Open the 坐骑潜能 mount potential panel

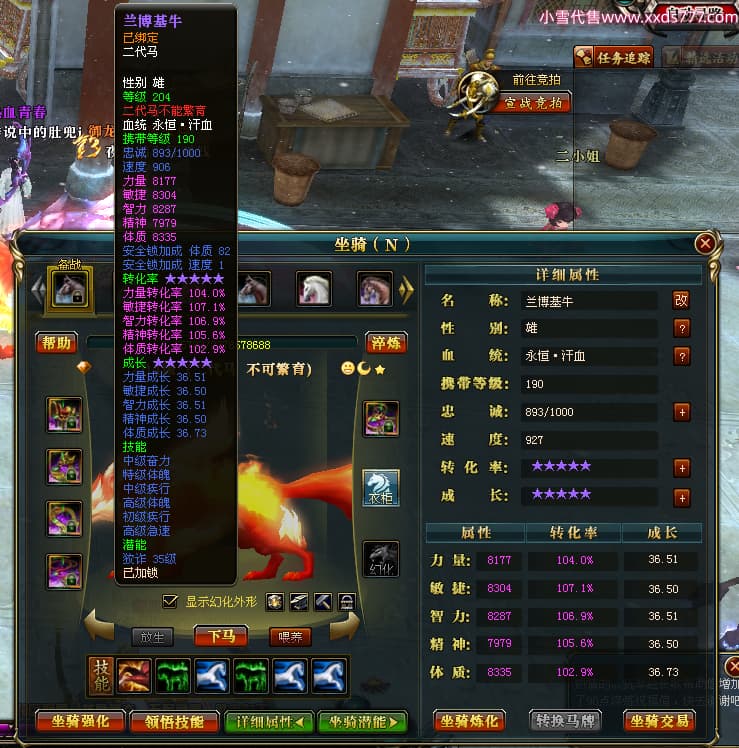[x=362, y=721]
